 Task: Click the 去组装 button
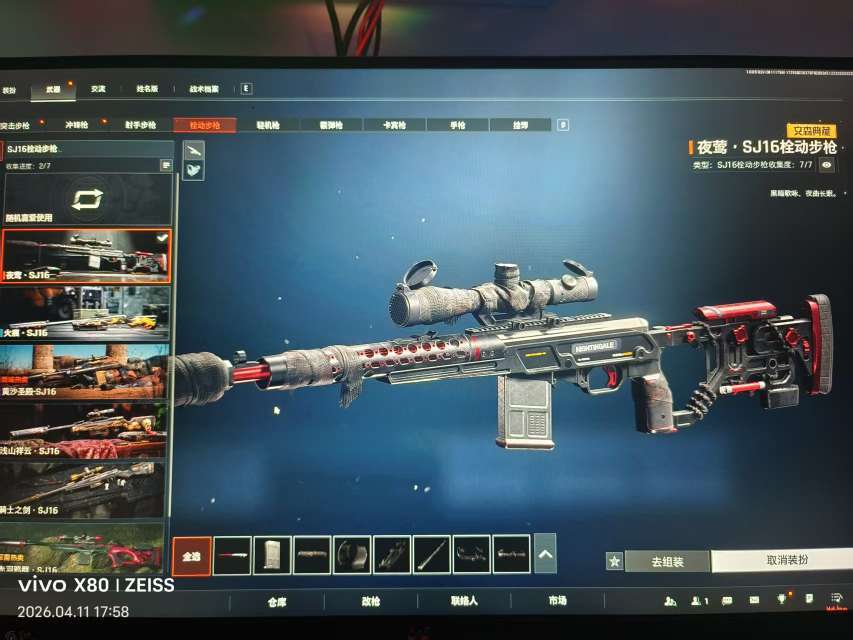(667, 562)
